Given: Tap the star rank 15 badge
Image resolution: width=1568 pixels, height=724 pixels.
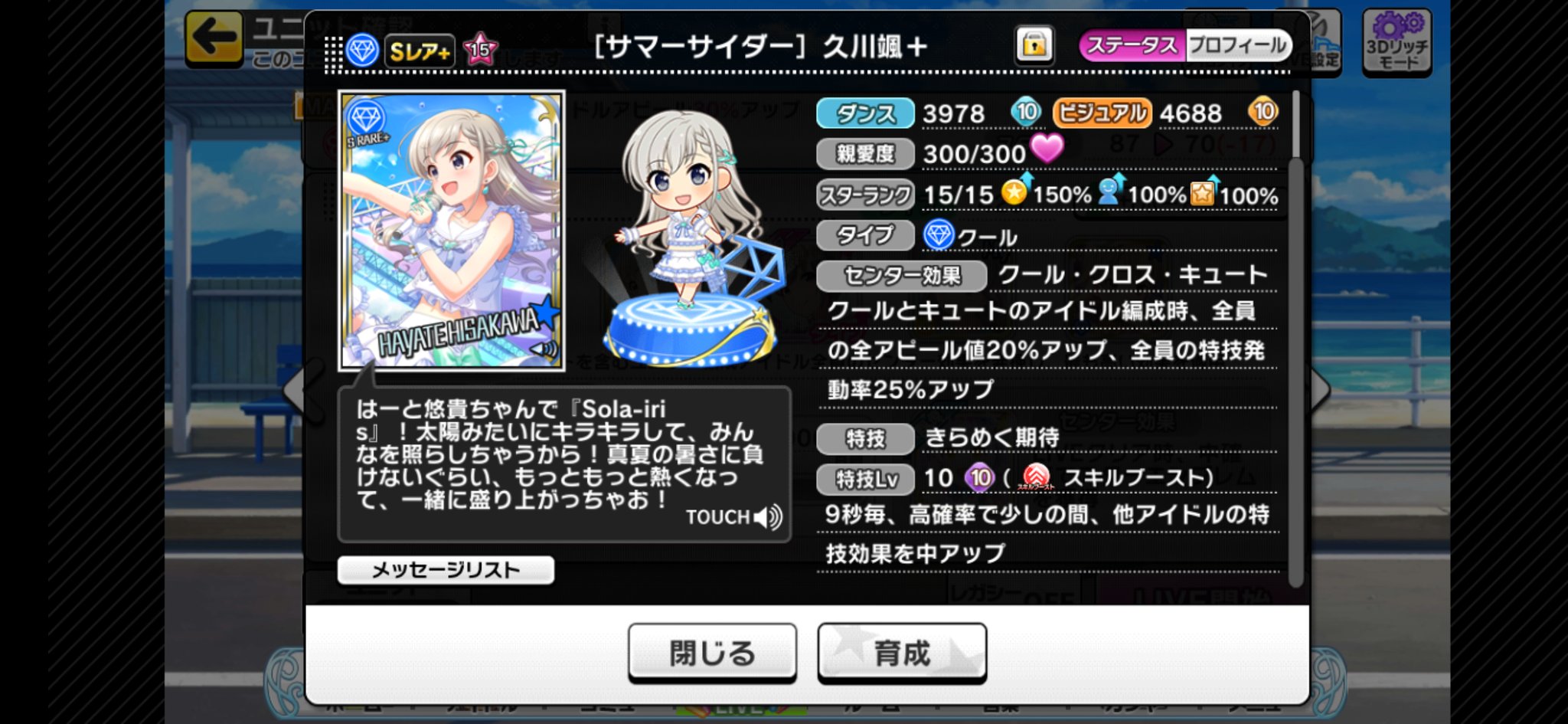Looking at the screenshot, I should click(481, 47).
